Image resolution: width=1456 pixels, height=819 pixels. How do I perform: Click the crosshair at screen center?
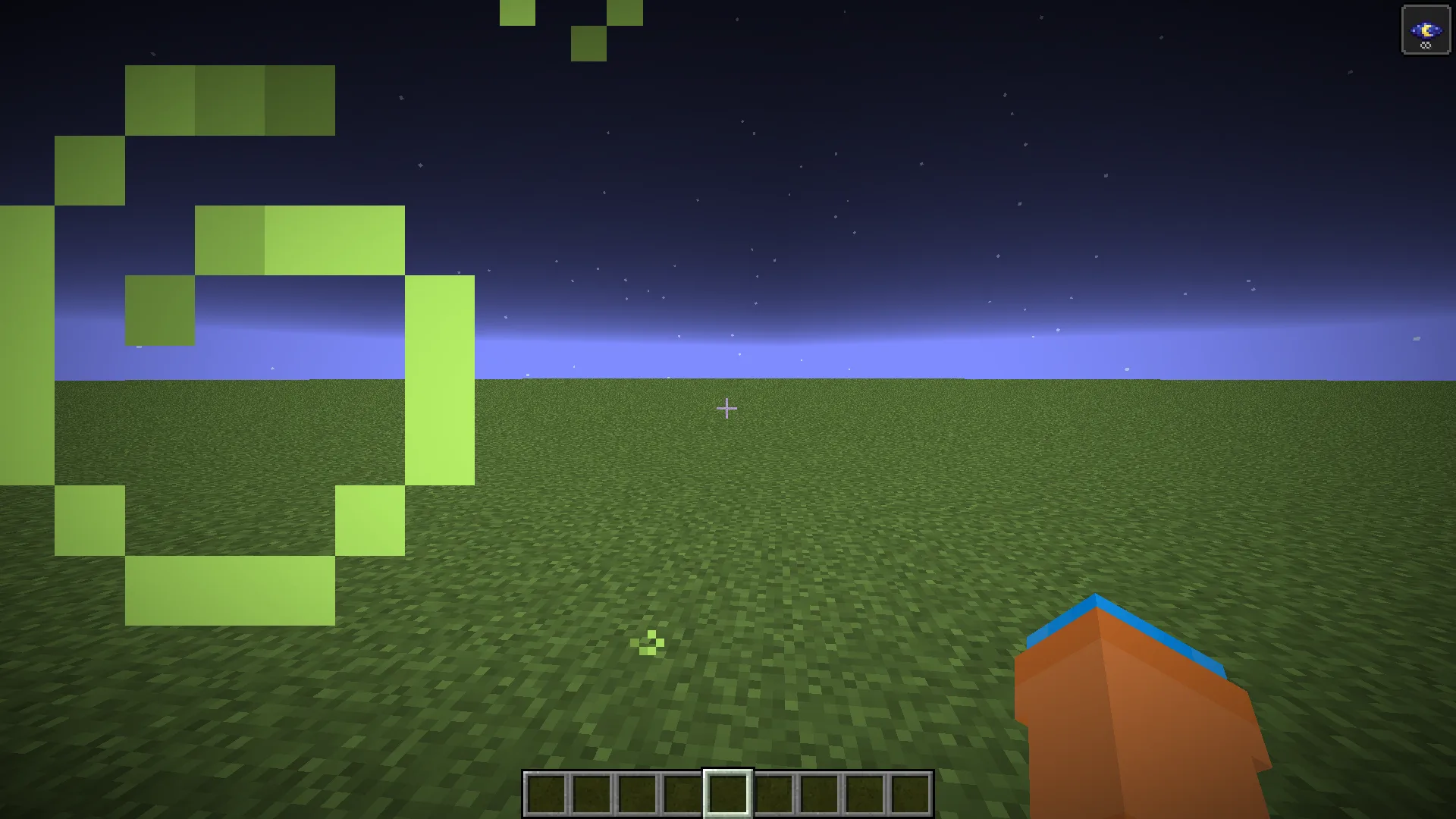click(x=727, y=408)
